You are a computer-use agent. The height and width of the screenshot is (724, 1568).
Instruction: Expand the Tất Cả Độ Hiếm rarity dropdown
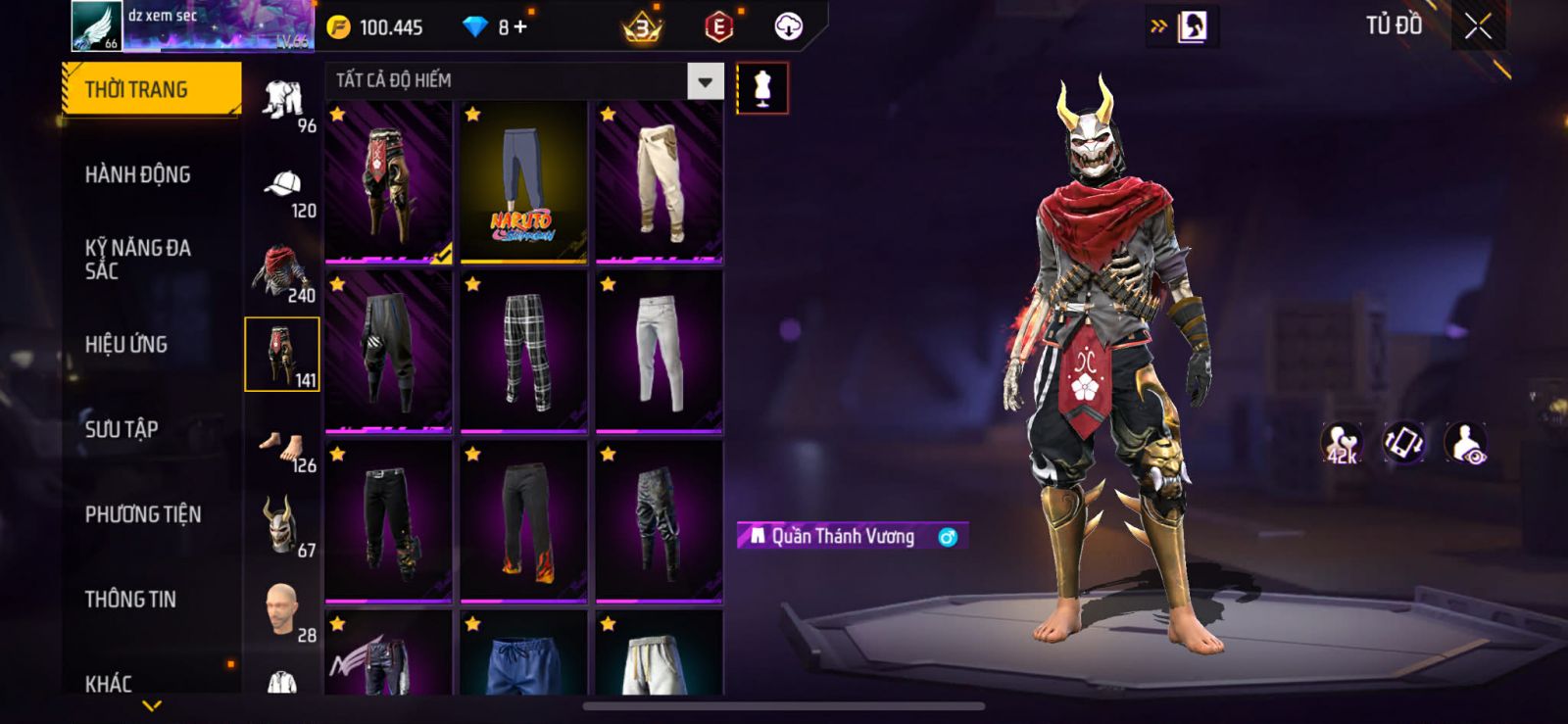coord(705,81)
